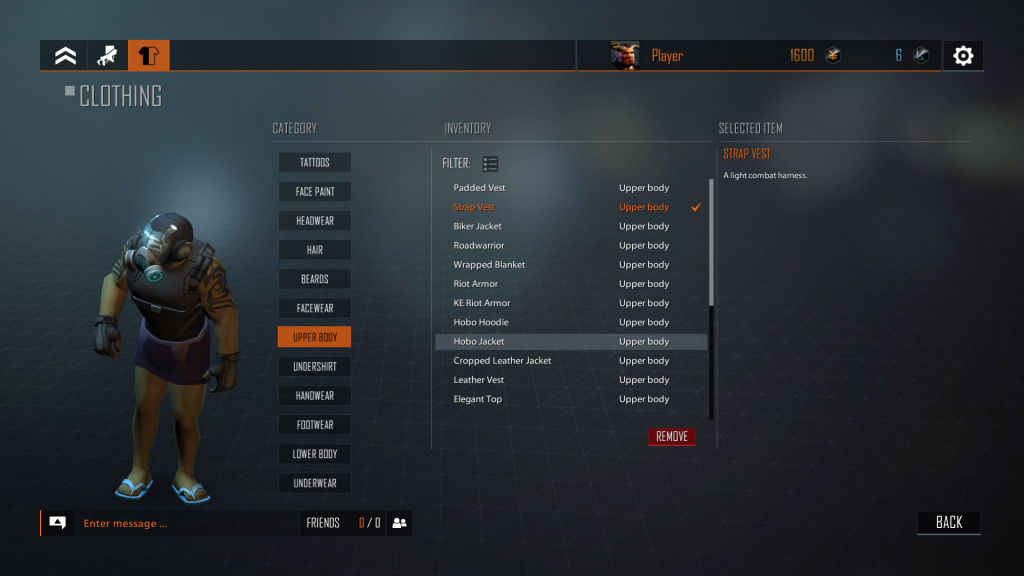Remove the selected Strap Vest
The height and width of the screenshot is (576, 1024).
pos(671,437)
